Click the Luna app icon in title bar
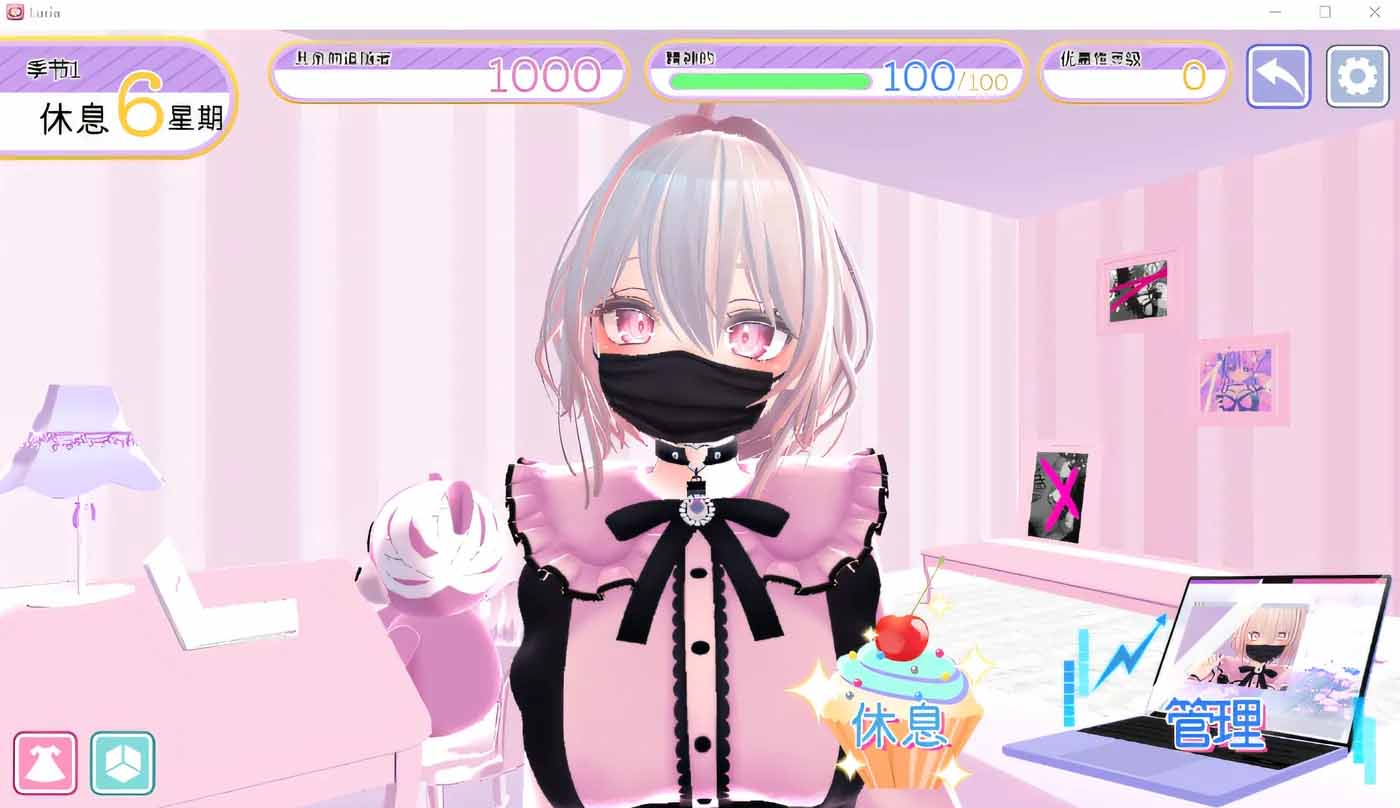Viewport: 1400px width, 808px height. click(16, 12)
